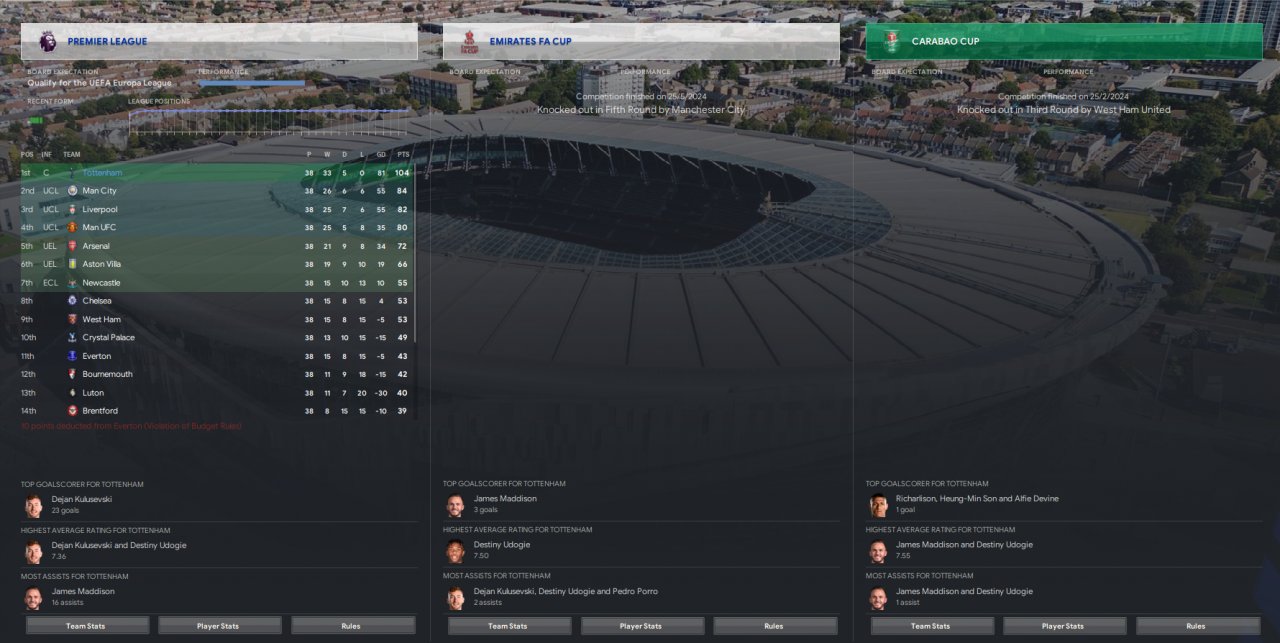This screenshot has width=1280, height=643.
Task: View the Premier League Rules
Action: (x=351, y=626)
